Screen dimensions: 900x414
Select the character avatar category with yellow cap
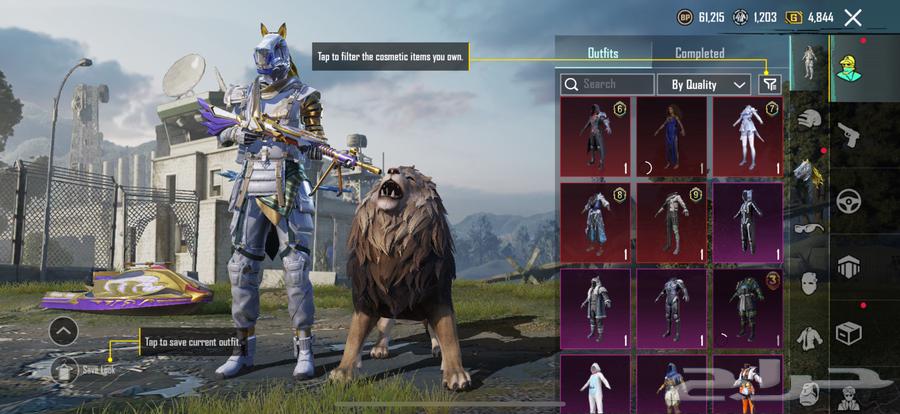[848, 64]
